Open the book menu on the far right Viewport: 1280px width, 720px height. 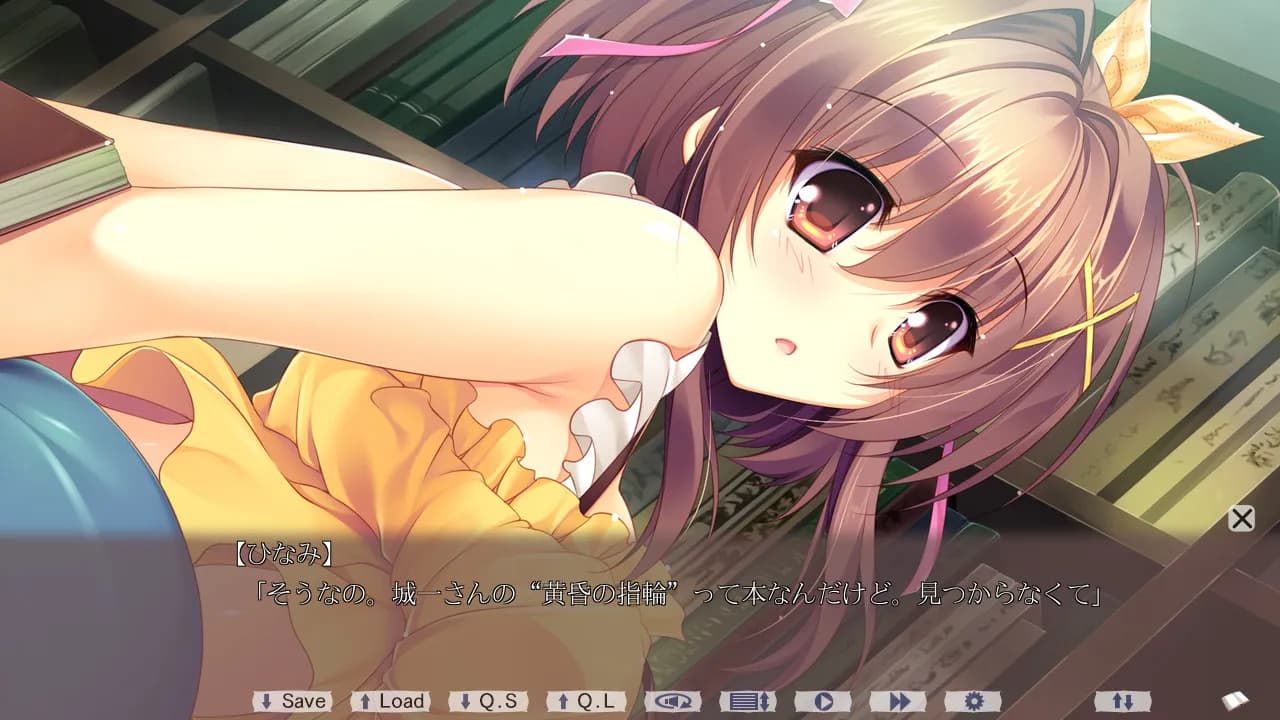point(1237,701)
